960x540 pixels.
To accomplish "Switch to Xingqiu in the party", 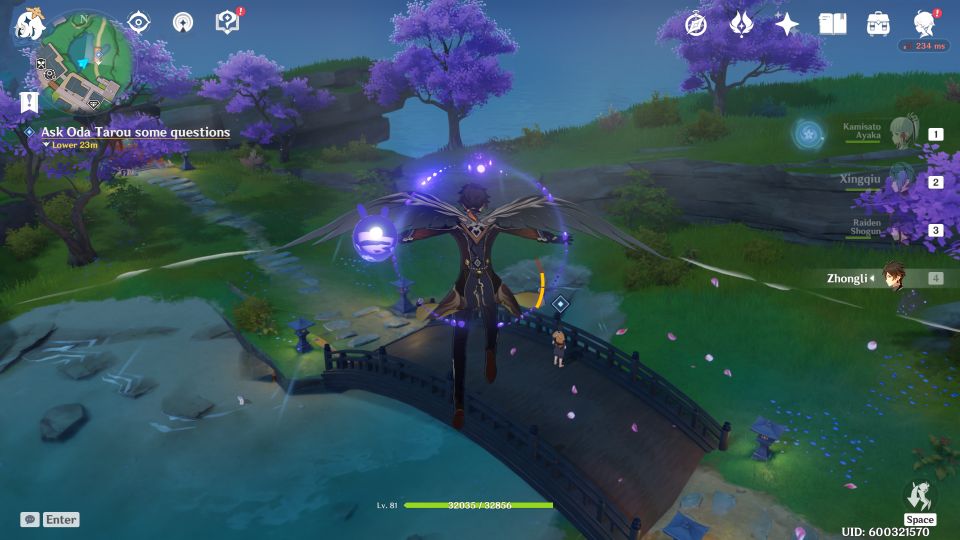I will point(900,182).
